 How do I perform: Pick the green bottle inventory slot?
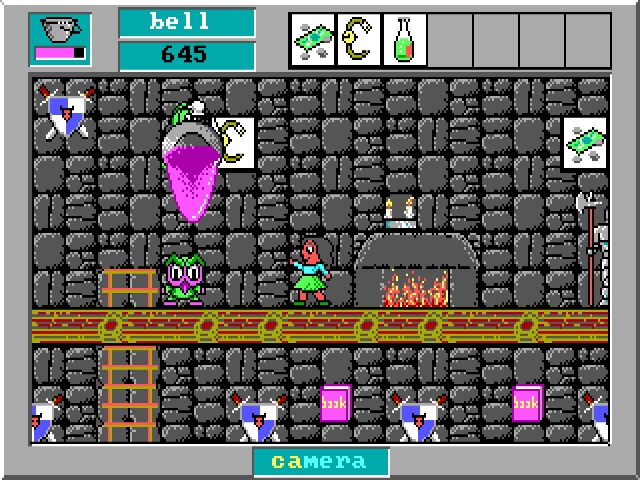click(x=404, y=40)
